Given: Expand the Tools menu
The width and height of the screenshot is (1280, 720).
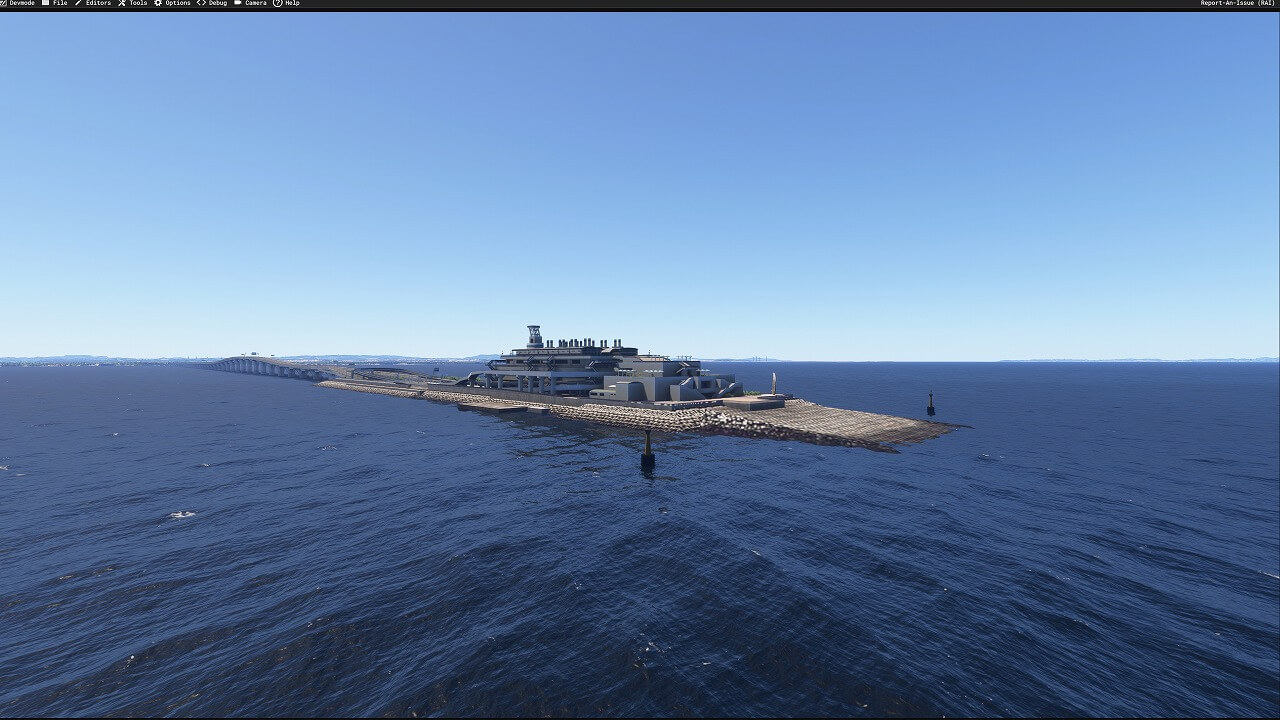Looking at the screenshot, I should (x=134, y=4).
